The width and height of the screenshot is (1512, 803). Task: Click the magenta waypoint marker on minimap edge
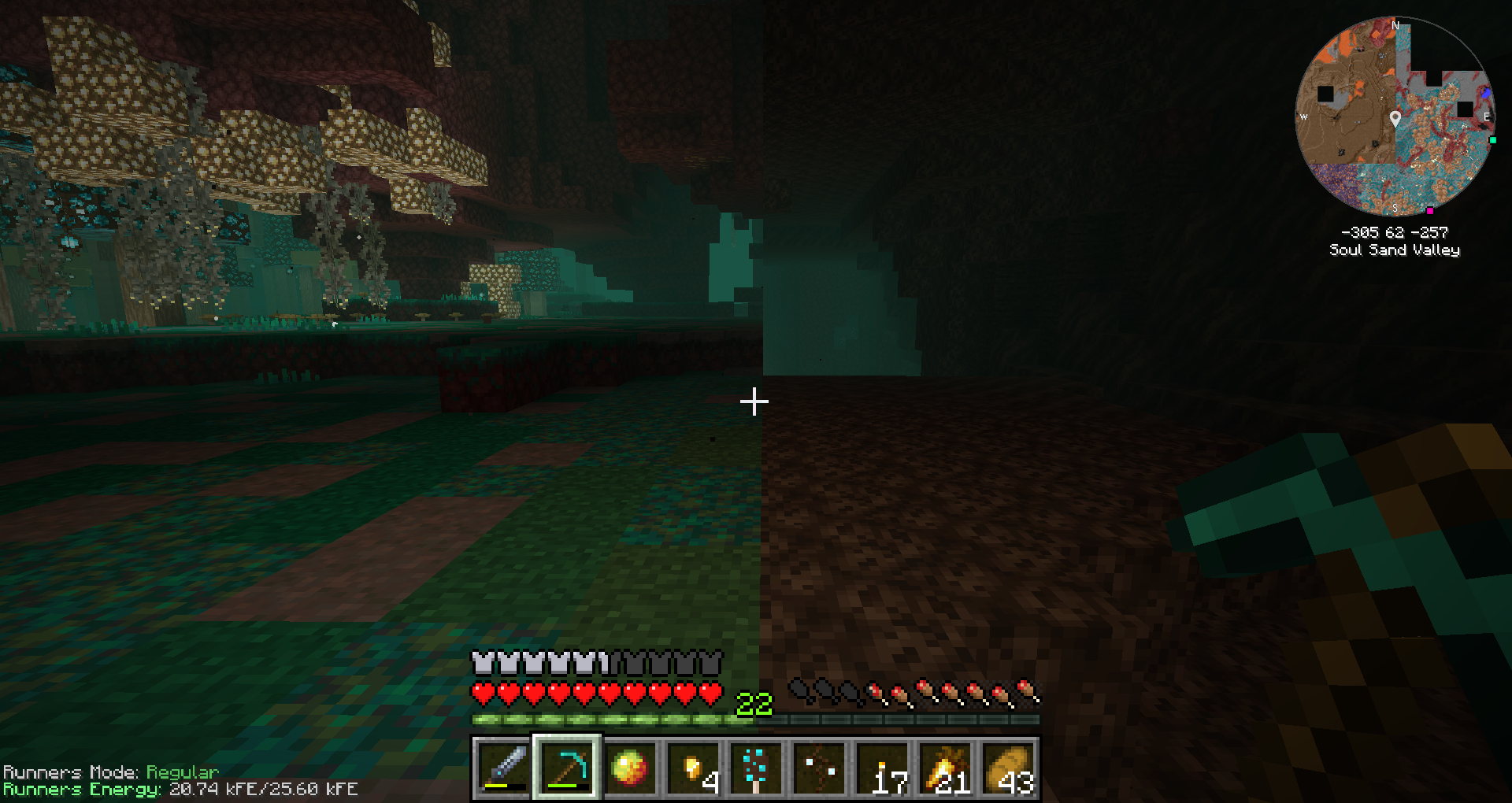pos(1429,210)
